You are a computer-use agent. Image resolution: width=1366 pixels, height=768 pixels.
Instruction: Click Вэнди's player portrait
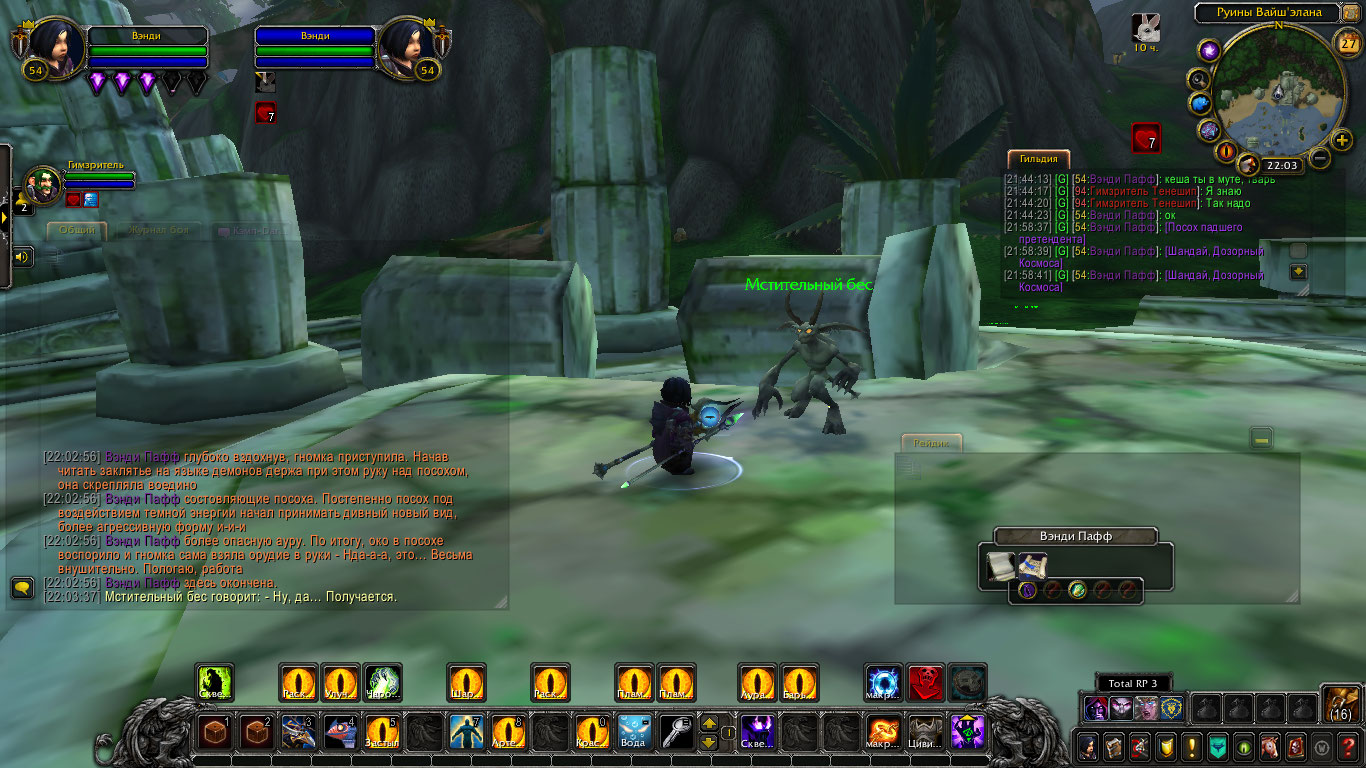point(54,47)
